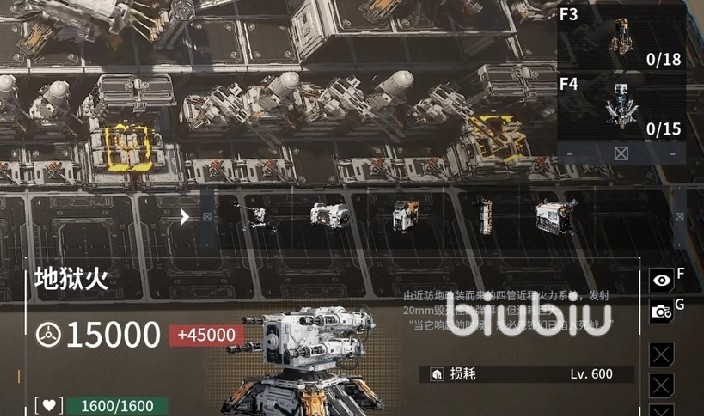Choose the tall narrow part in the strip

point(484,215)
